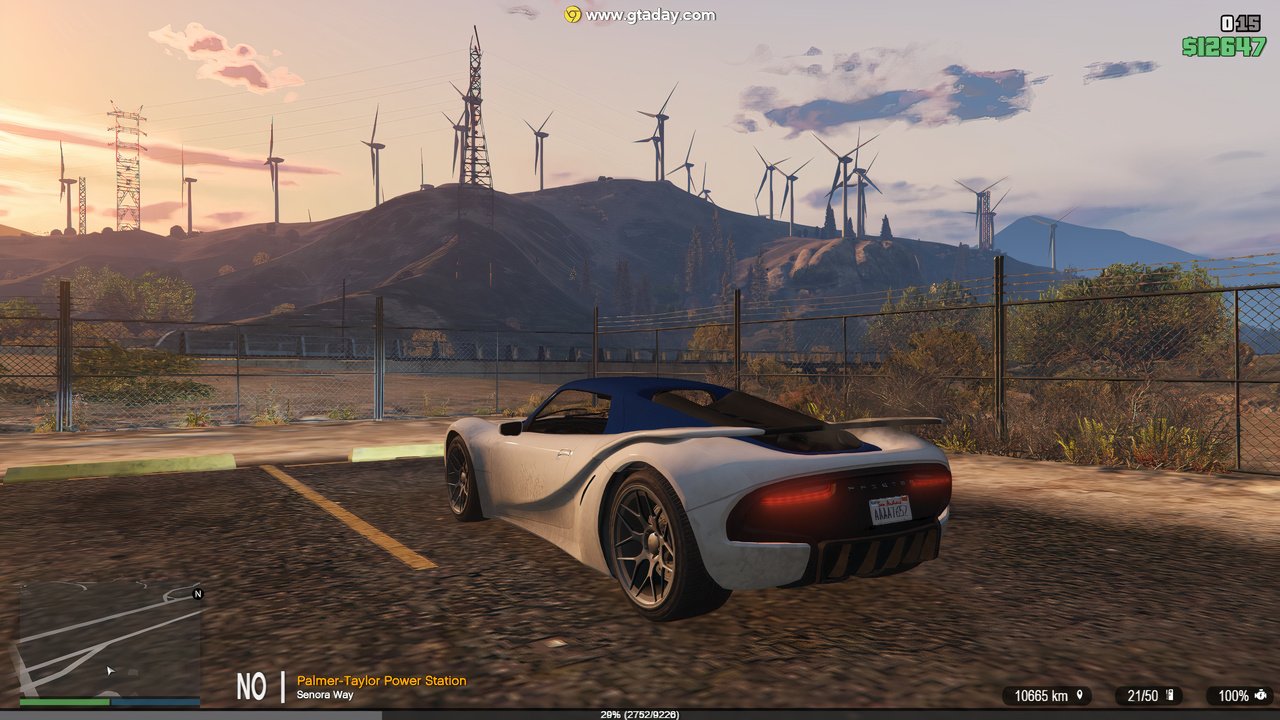Screen dimensions: 1280x720
Task: Click the north compass marker on minimap
Action: tap(197, 594)
